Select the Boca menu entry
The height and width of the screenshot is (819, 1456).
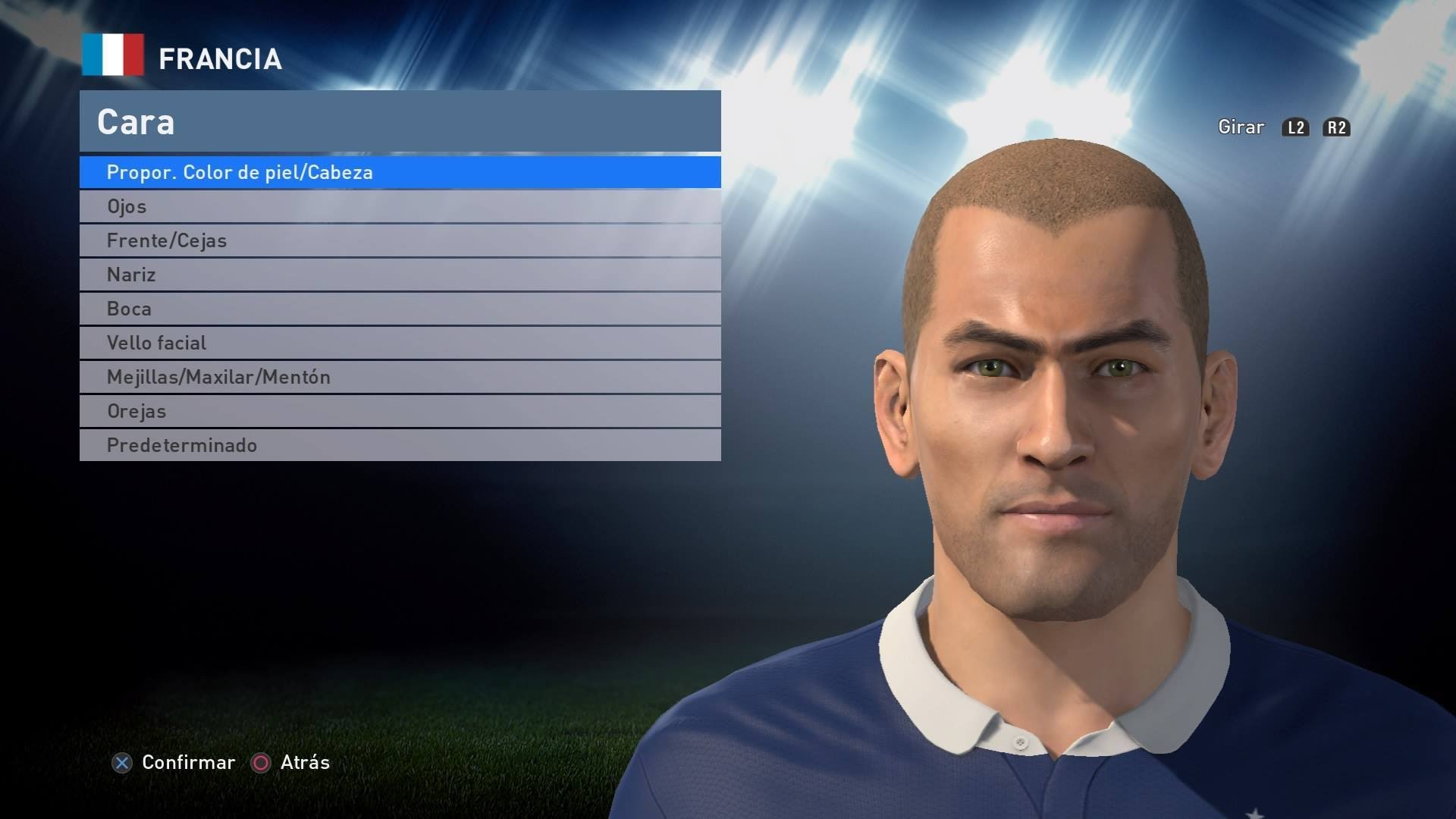(400, 309)
